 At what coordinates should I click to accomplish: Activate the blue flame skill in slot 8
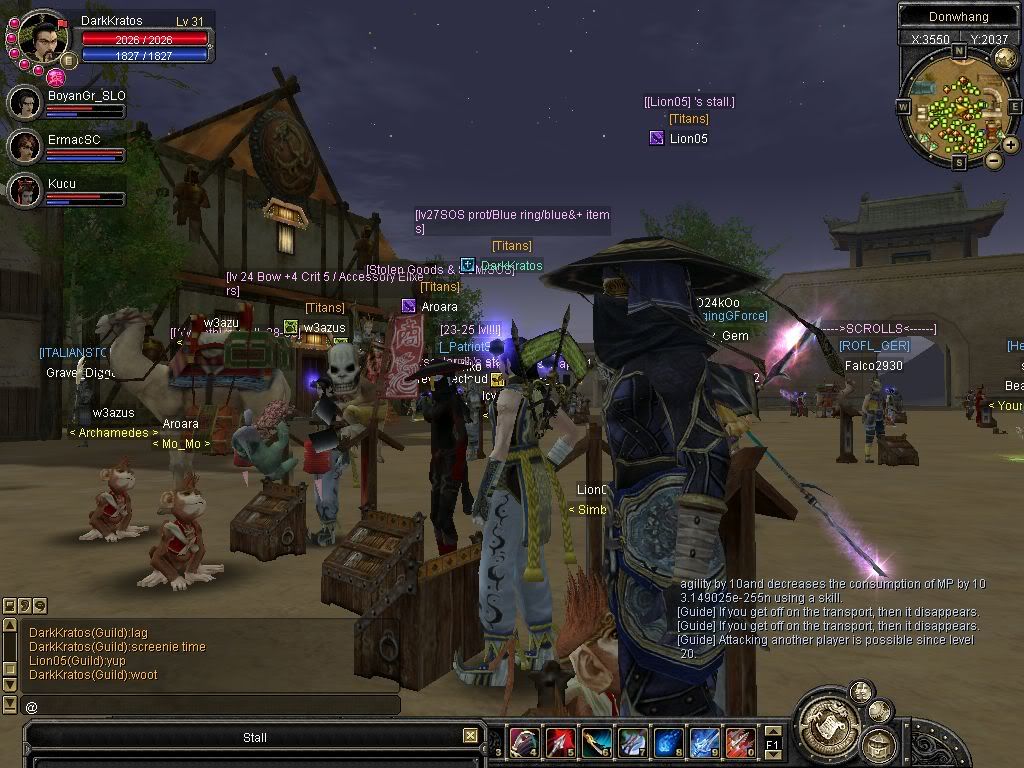click(x=668, y=743)
